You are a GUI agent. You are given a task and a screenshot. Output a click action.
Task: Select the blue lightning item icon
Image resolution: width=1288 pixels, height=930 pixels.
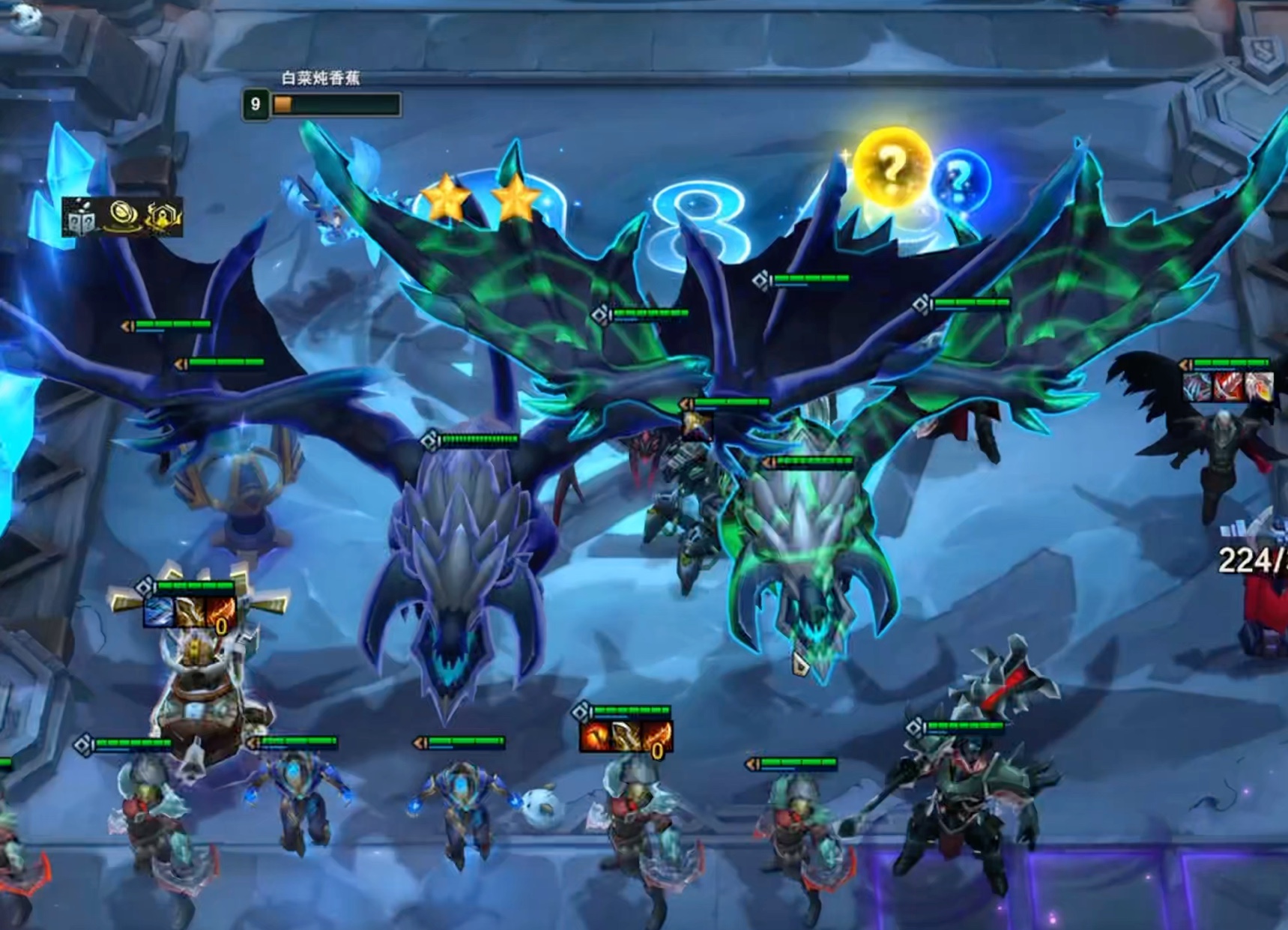point(159,612)
